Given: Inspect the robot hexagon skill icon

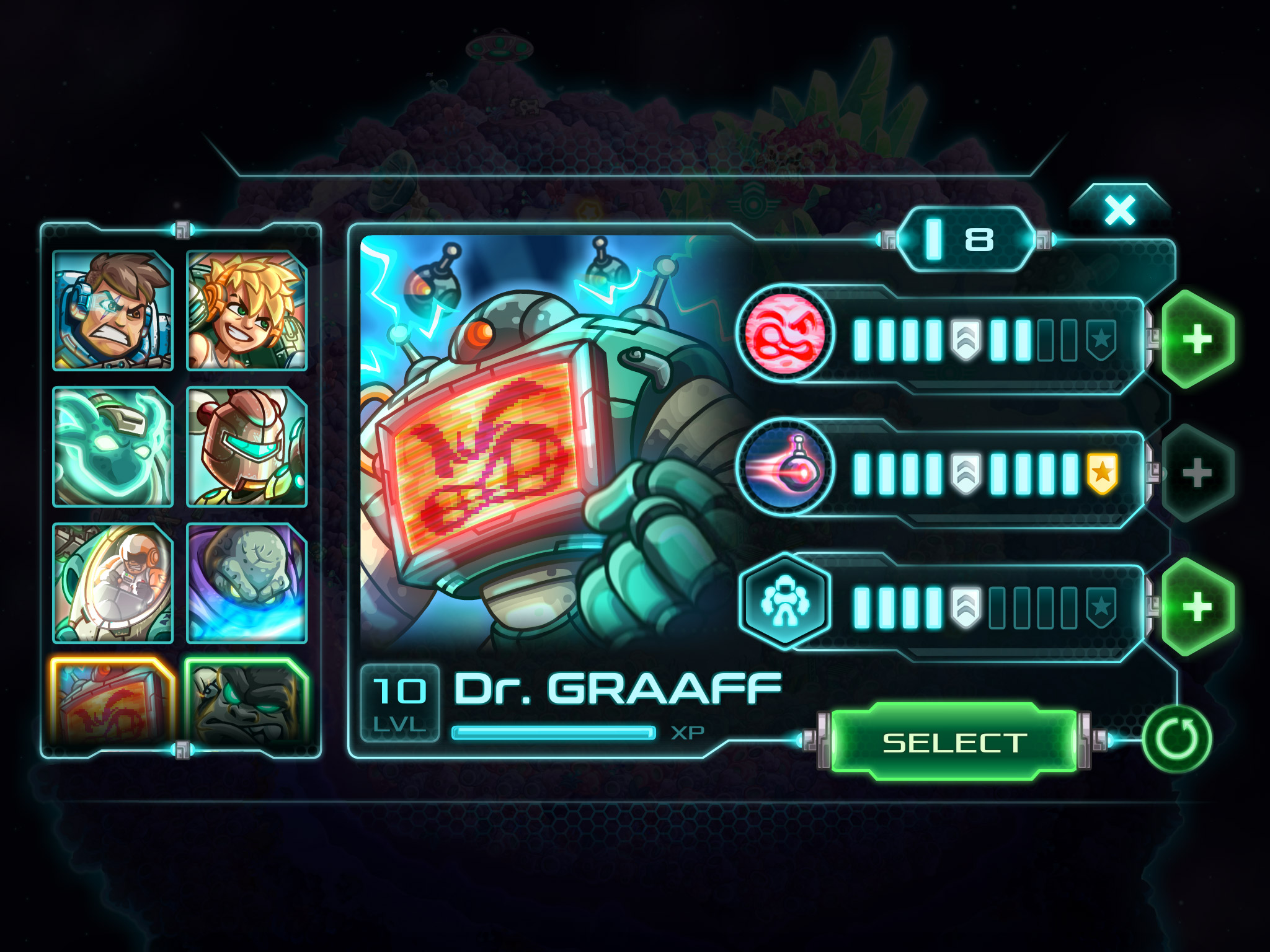Looking at the screenshot, I should click(786, 601).
